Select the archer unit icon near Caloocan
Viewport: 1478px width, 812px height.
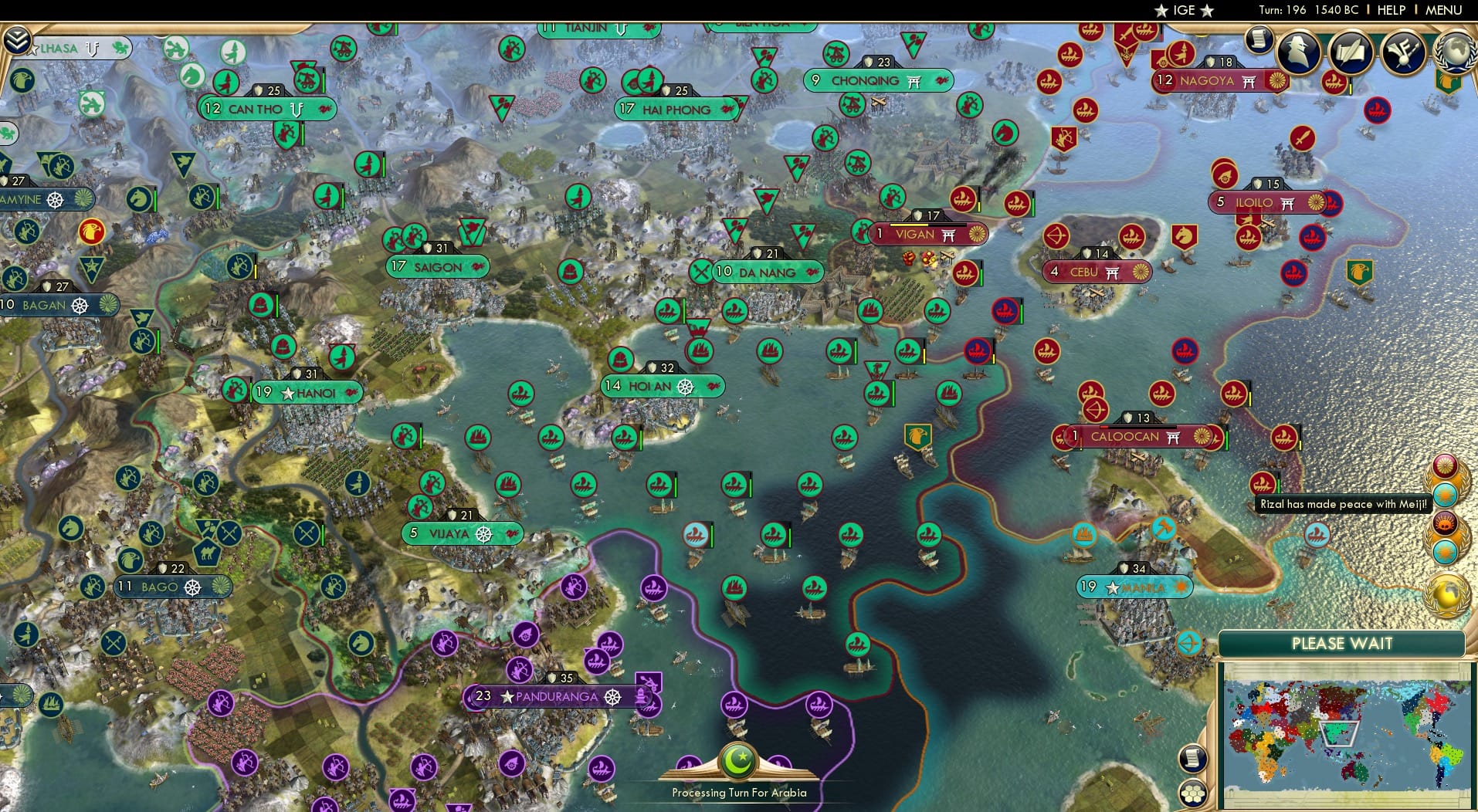click(x=1098, y=409)
